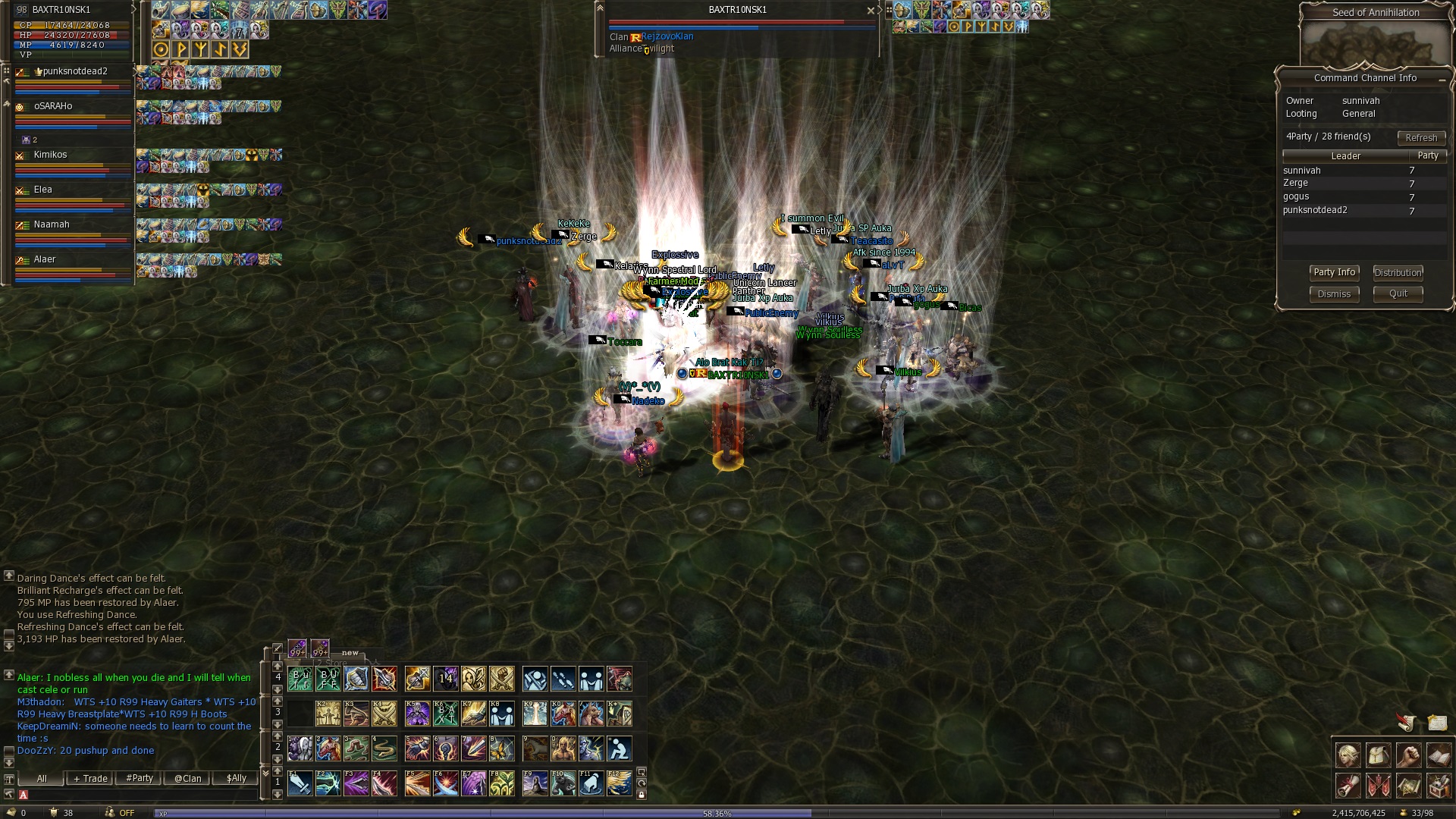Select party member Kimikos
The image size is (1456, 819).
(x=51, y=155)
